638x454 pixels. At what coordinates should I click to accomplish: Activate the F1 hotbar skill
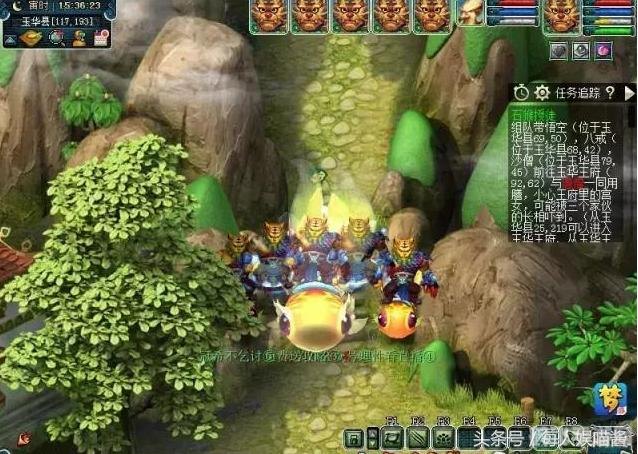click(x=393, y=437)
